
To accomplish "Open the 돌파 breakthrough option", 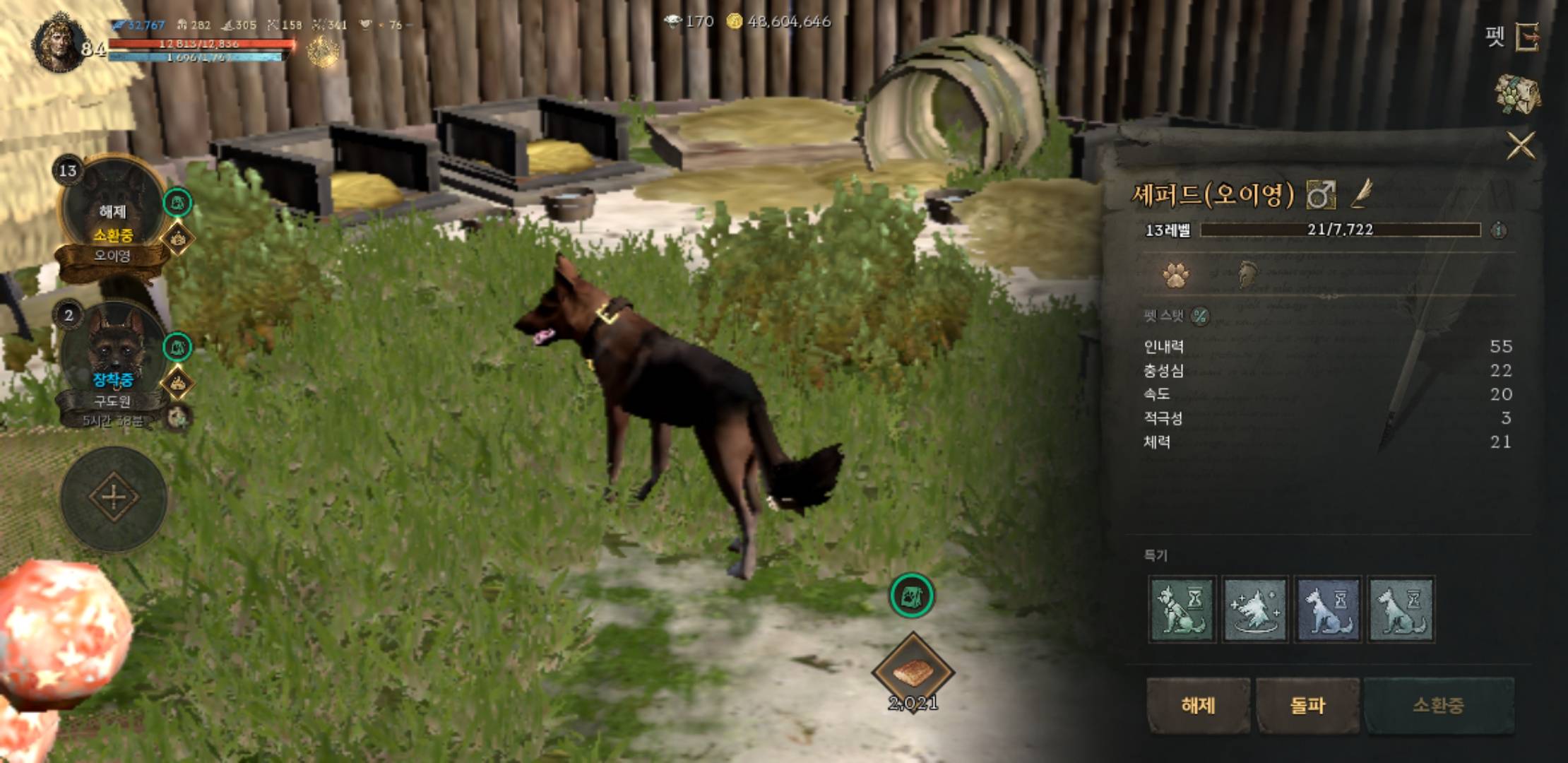I will (1307, 705).
